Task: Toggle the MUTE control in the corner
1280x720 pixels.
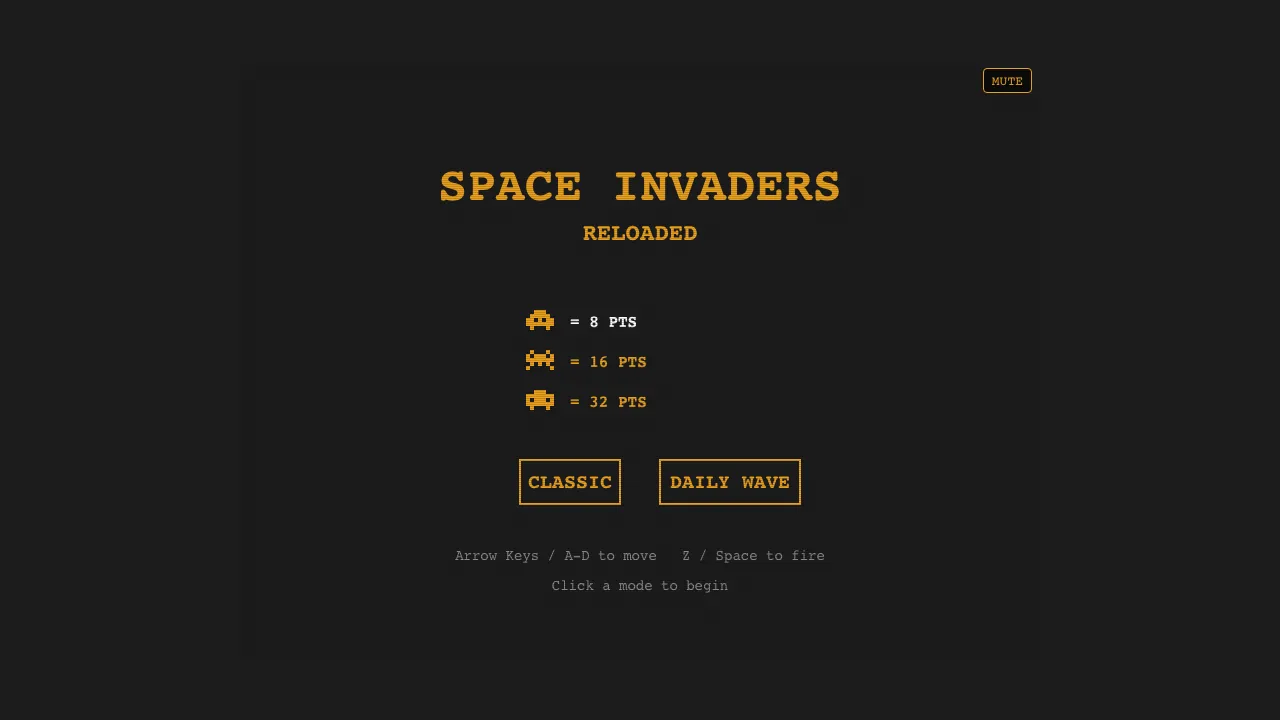Action: [x=1007, y=81]
